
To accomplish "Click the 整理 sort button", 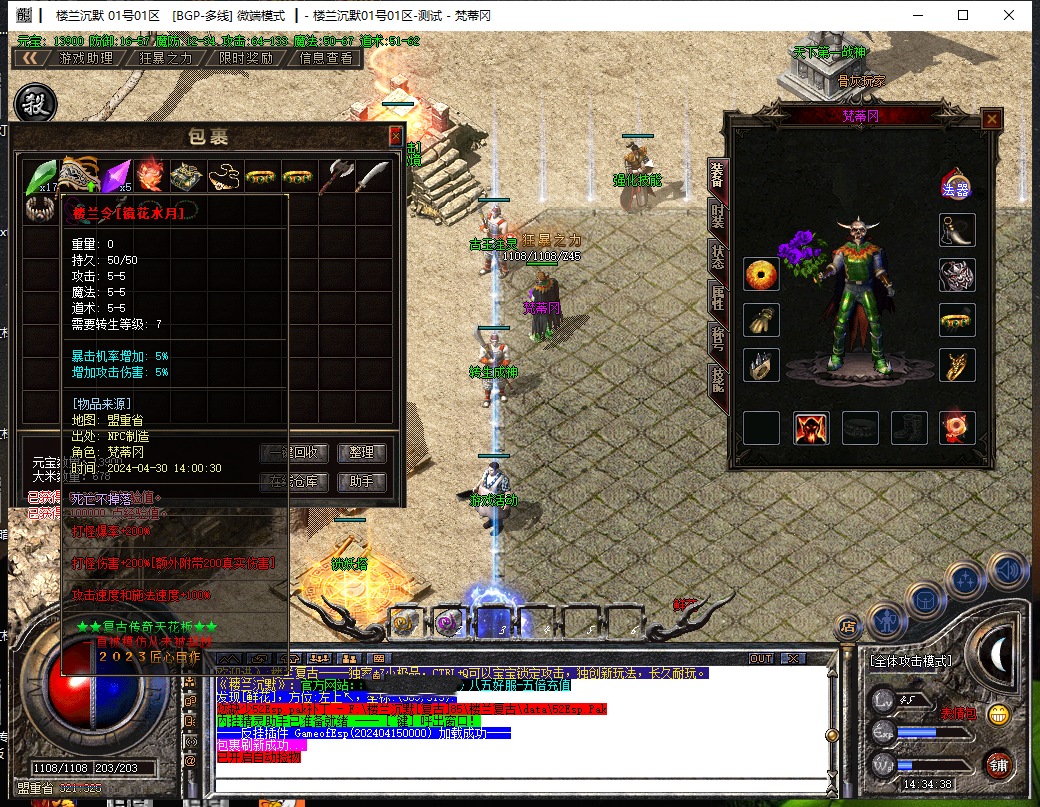I will click(x=361, y=453).
